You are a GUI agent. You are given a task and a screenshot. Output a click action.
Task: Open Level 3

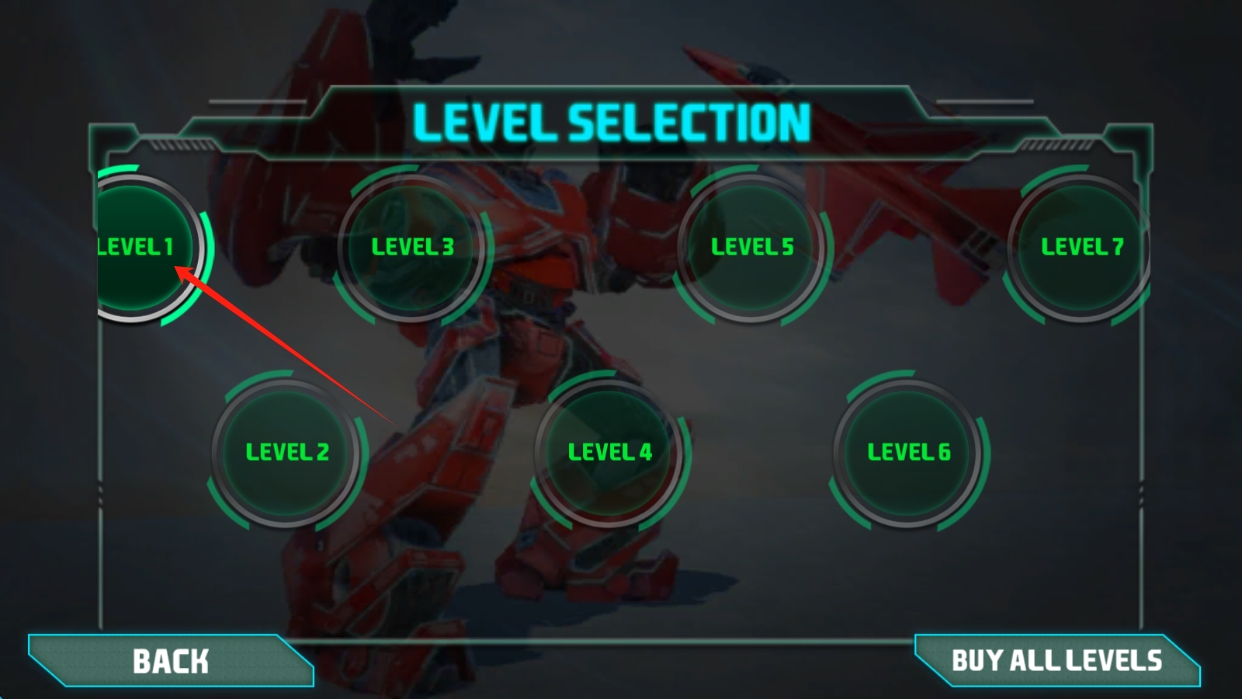412,247
